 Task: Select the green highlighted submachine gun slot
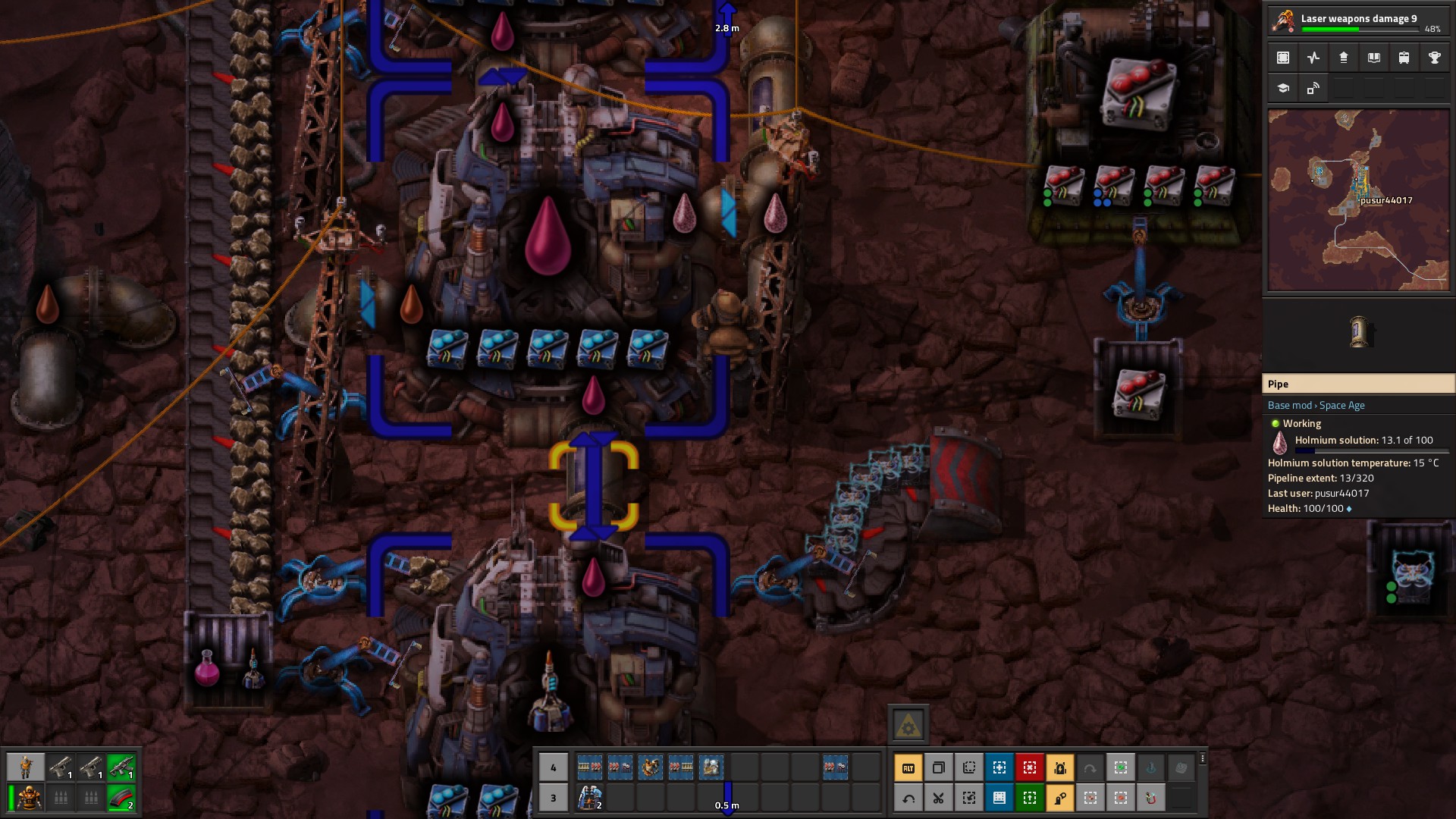pos(121,767)
